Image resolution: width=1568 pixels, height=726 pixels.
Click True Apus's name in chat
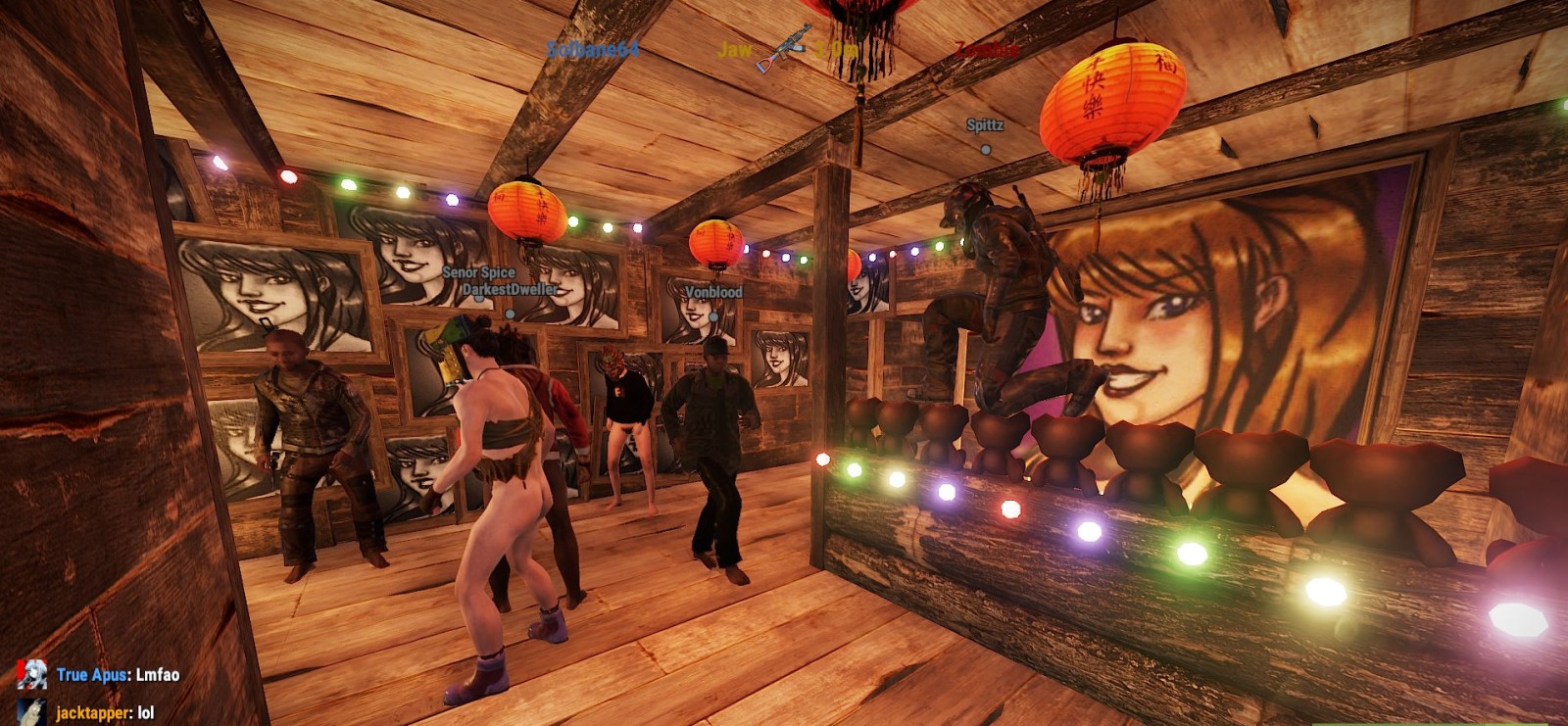(92, 675)
